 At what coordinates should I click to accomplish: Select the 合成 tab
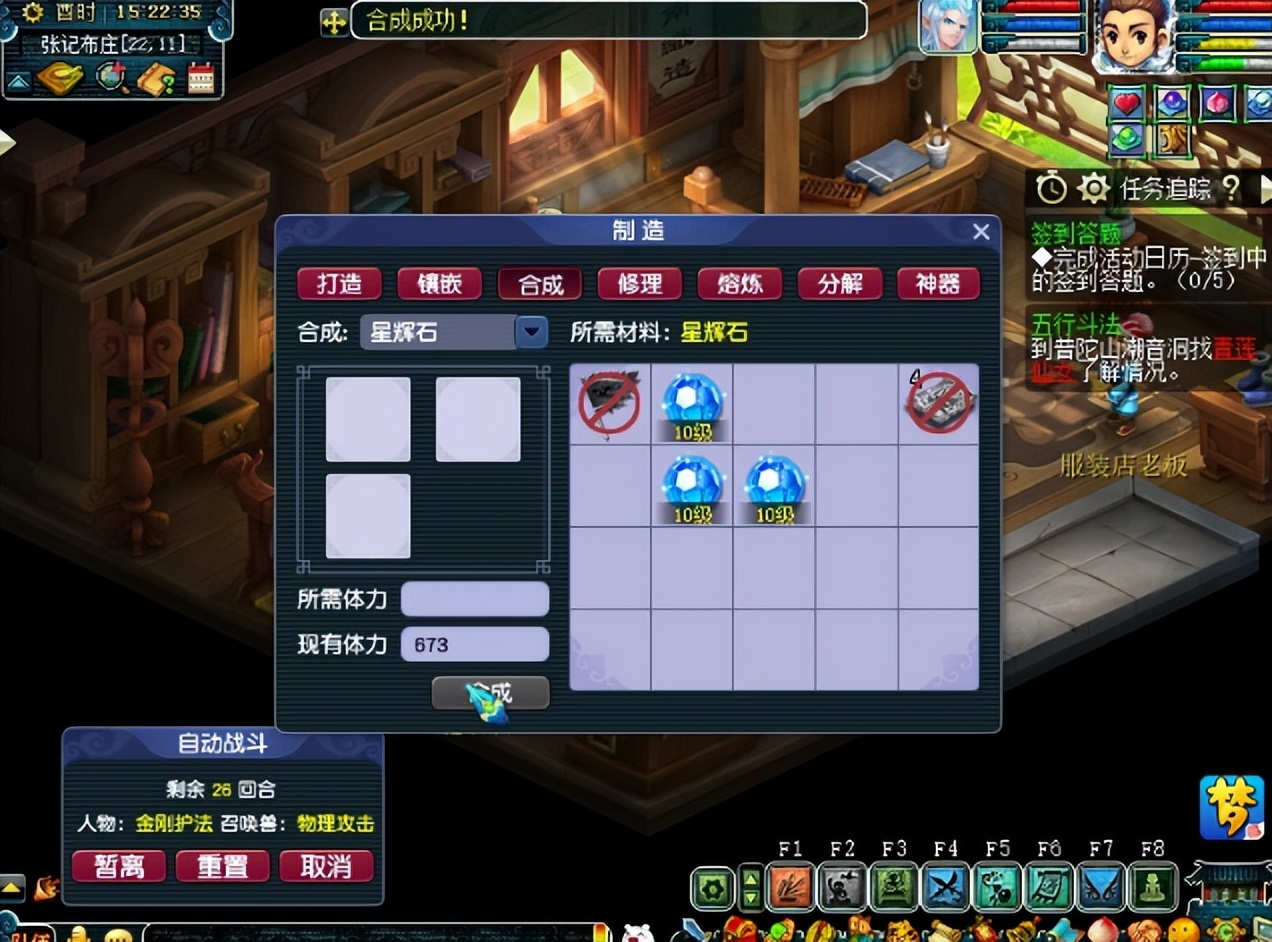pos(540,284)
